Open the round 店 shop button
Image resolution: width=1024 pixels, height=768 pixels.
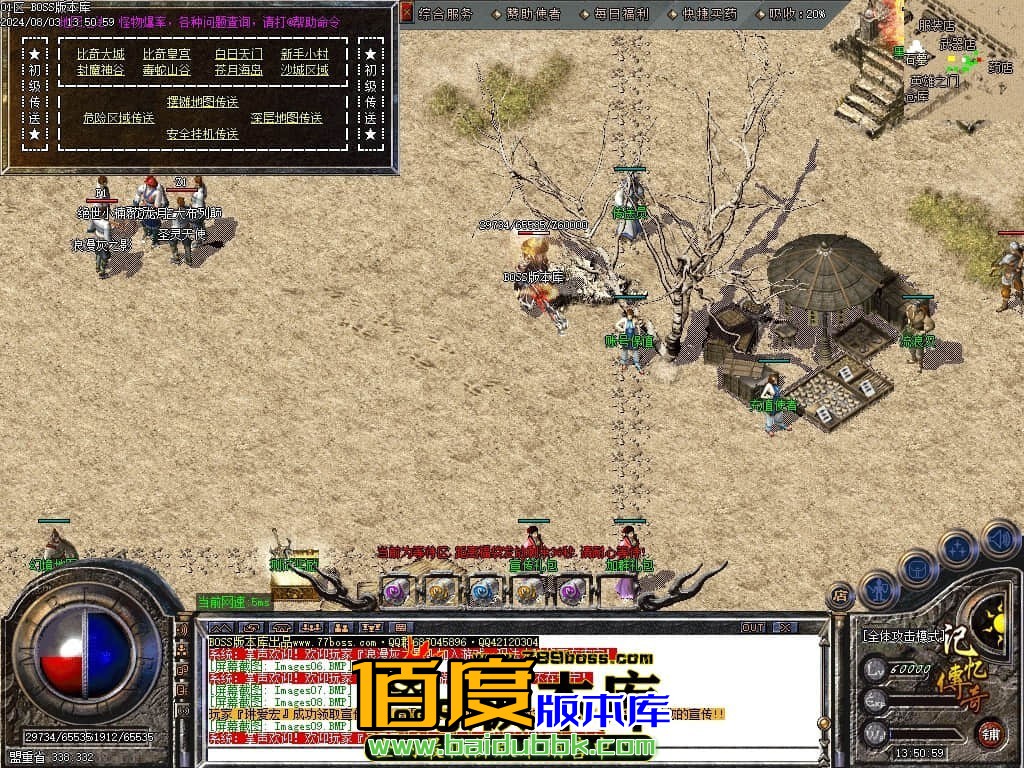tap(839, 598)
